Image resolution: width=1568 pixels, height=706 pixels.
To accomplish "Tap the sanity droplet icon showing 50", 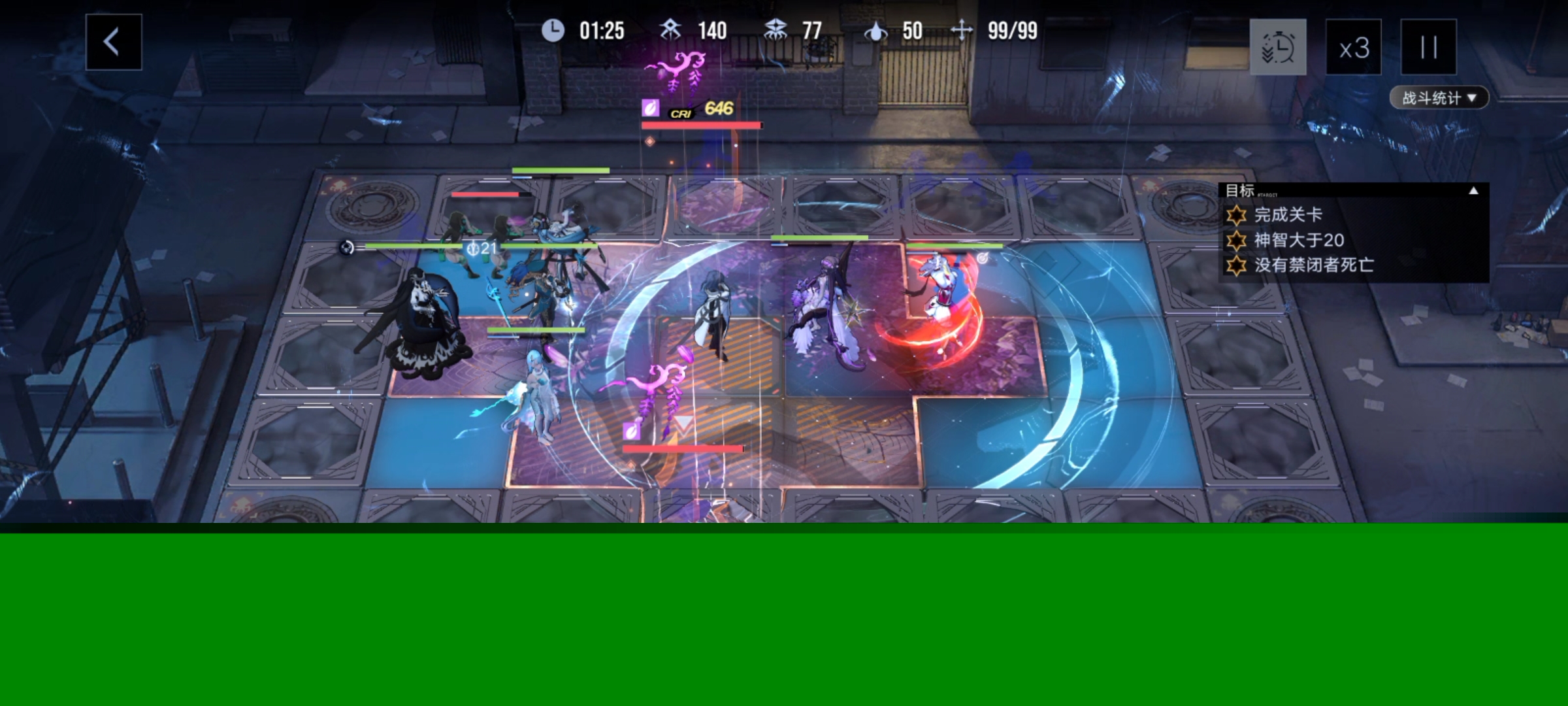I will click(x=876, y=31).
